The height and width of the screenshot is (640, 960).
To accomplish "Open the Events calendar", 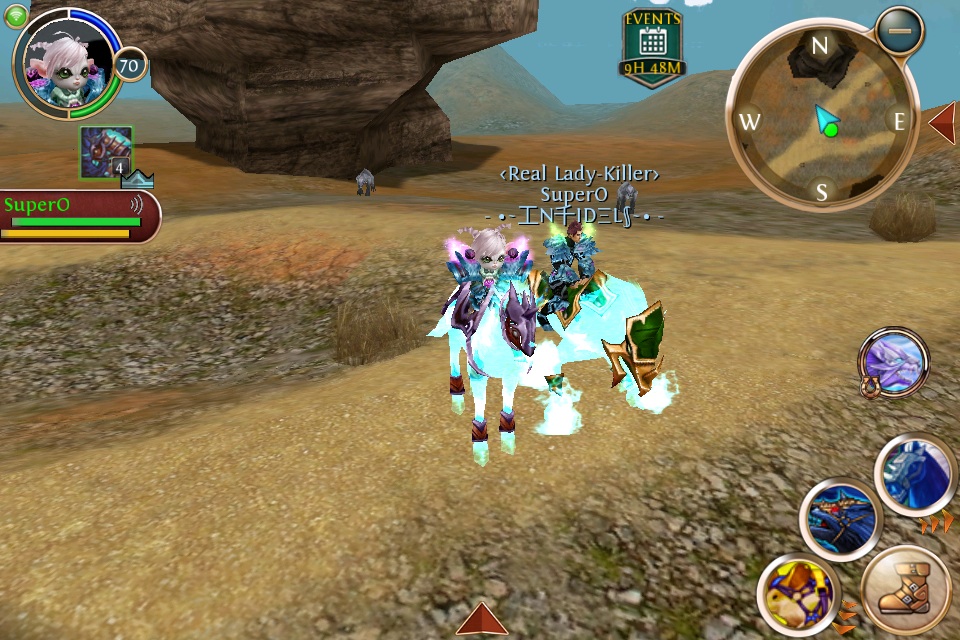I will coord(652,48).
